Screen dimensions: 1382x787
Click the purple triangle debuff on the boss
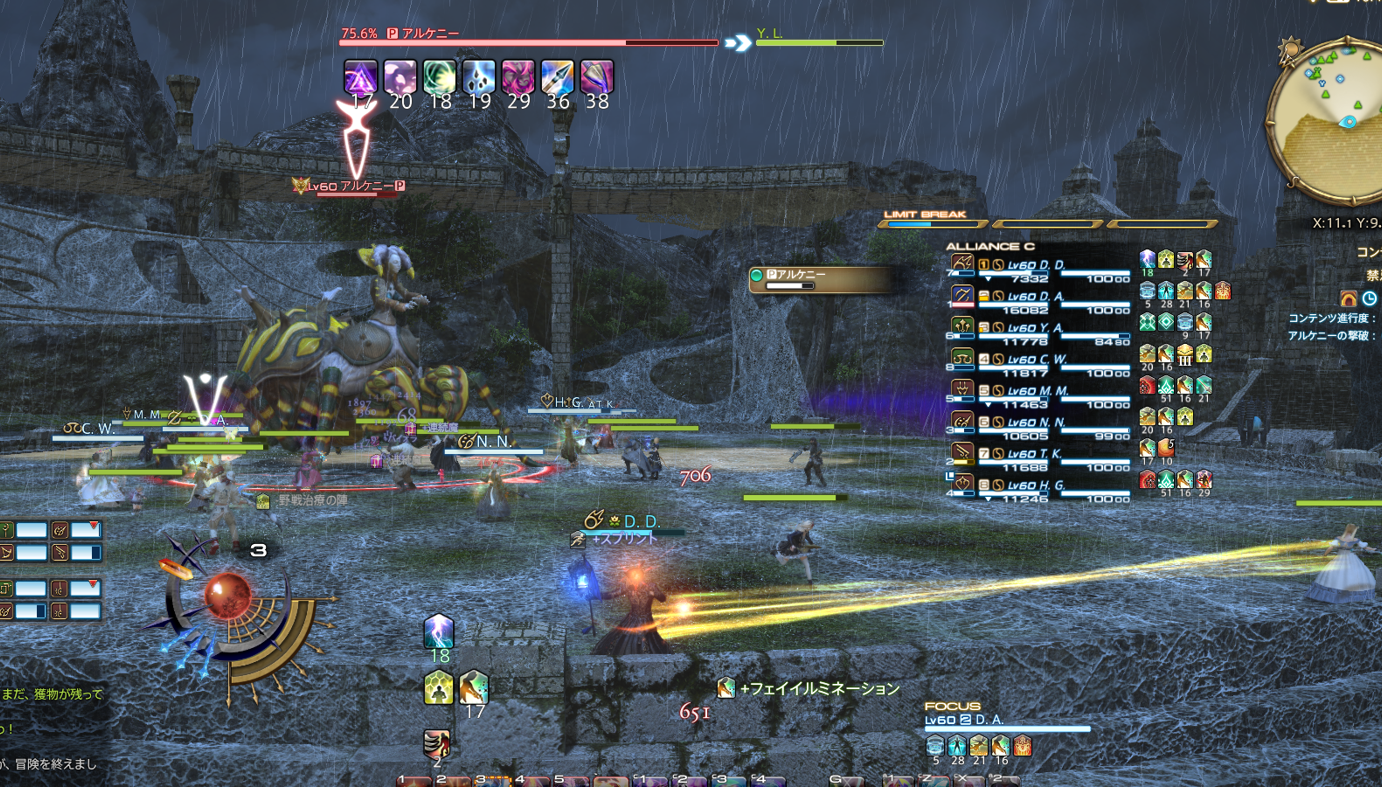(361, 77)
